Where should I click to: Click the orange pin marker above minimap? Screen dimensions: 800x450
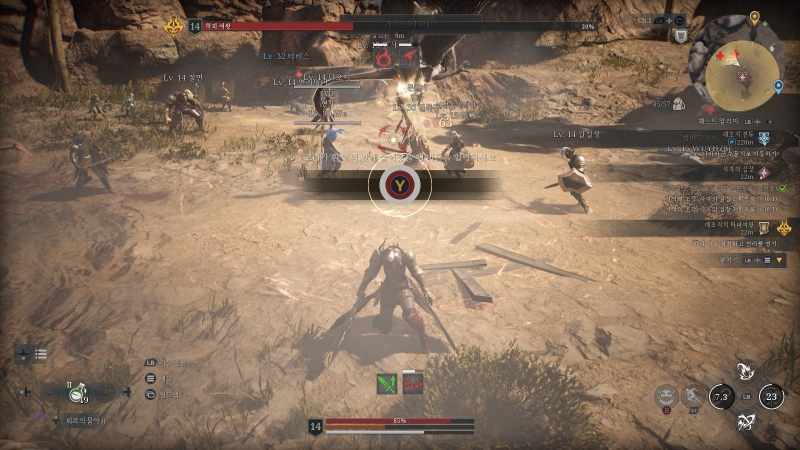[754, 19]
